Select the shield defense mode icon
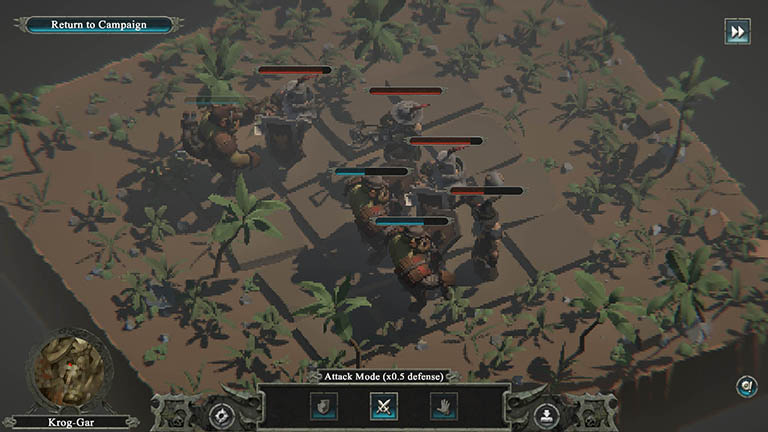 click(x=324, y=406)
